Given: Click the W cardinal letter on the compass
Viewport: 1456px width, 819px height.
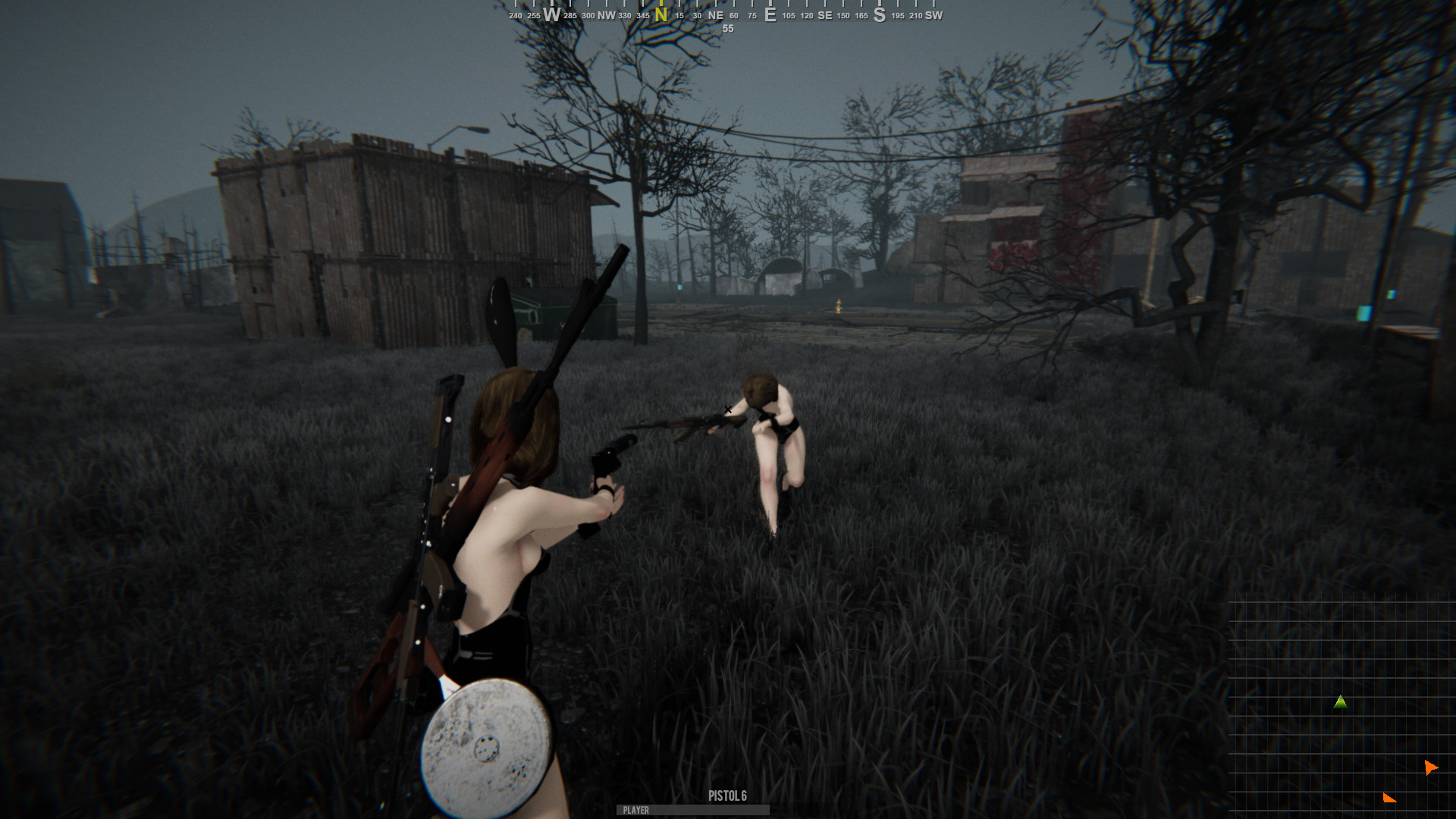Looking at the screenshot, I should coord(553,13).
